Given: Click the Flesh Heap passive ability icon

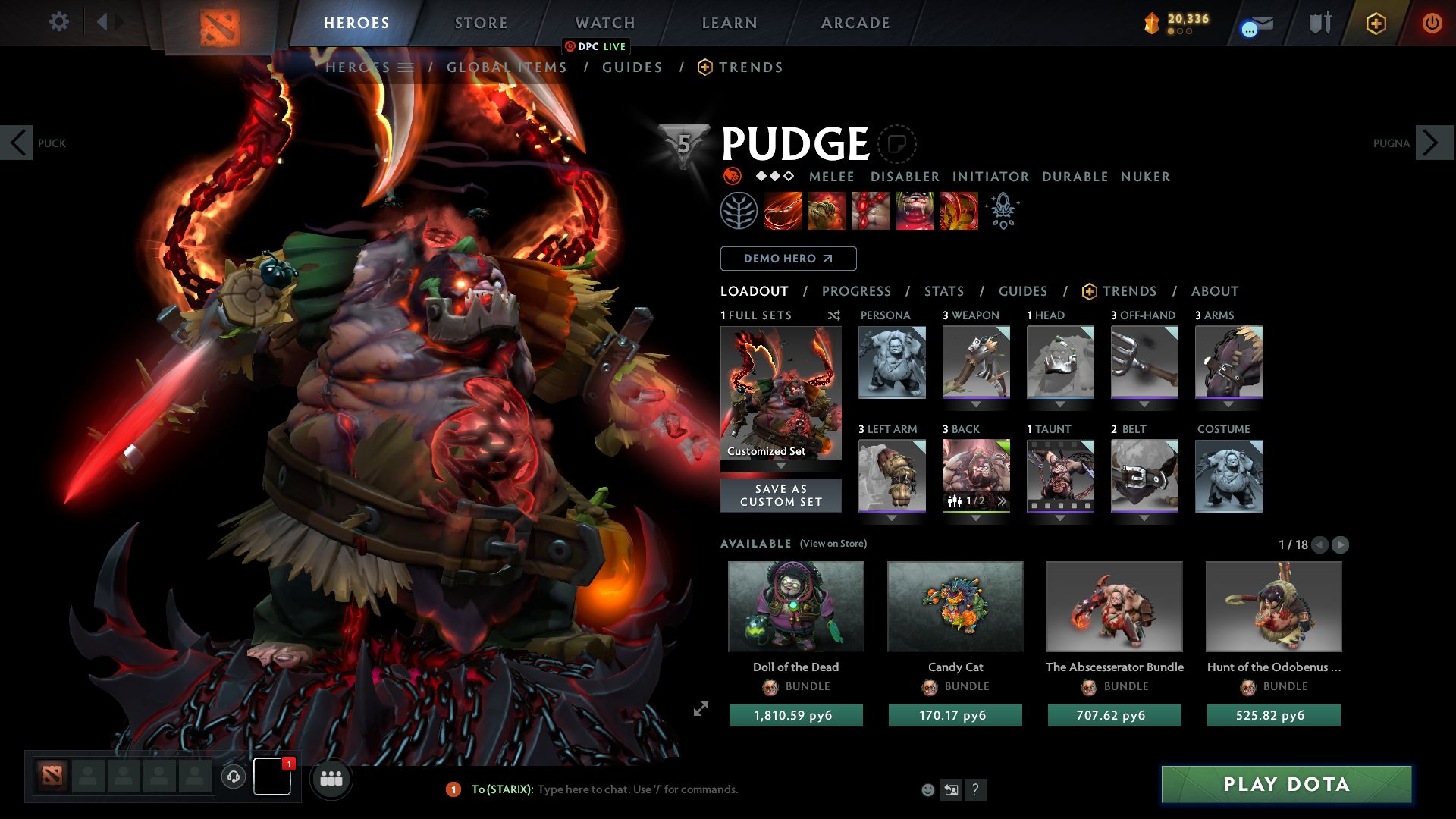Looking at the screenshot, I should pyautogui.click(x=871, y=211).
